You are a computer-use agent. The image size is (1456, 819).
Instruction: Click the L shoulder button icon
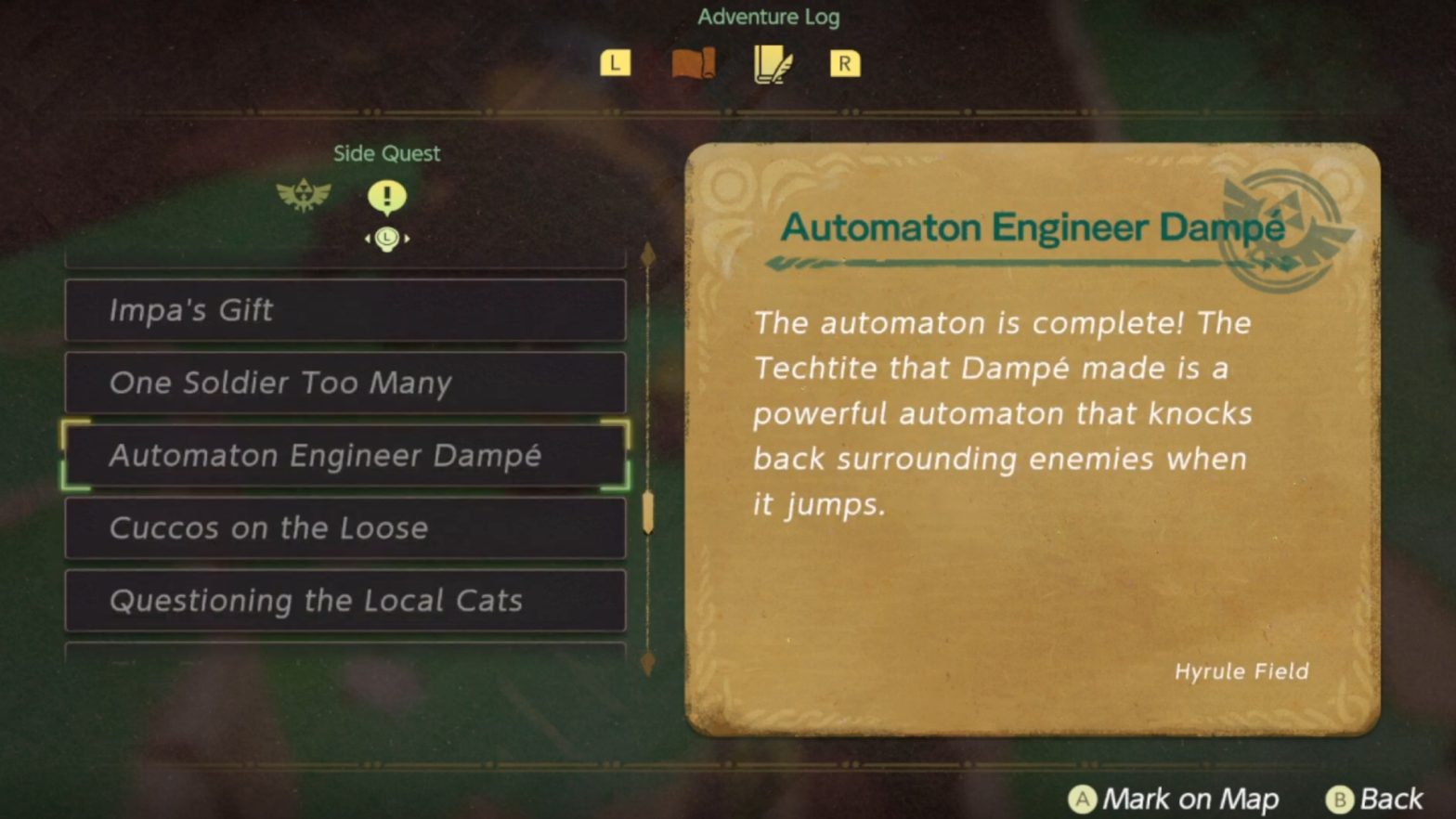[x=614, y=63]
